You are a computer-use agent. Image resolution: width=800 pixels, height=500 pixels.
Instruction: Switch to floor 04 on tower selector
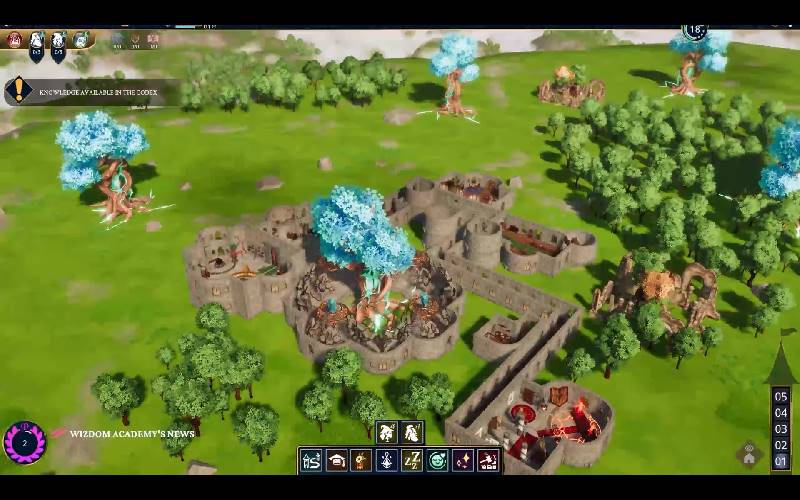pos(781,413)
